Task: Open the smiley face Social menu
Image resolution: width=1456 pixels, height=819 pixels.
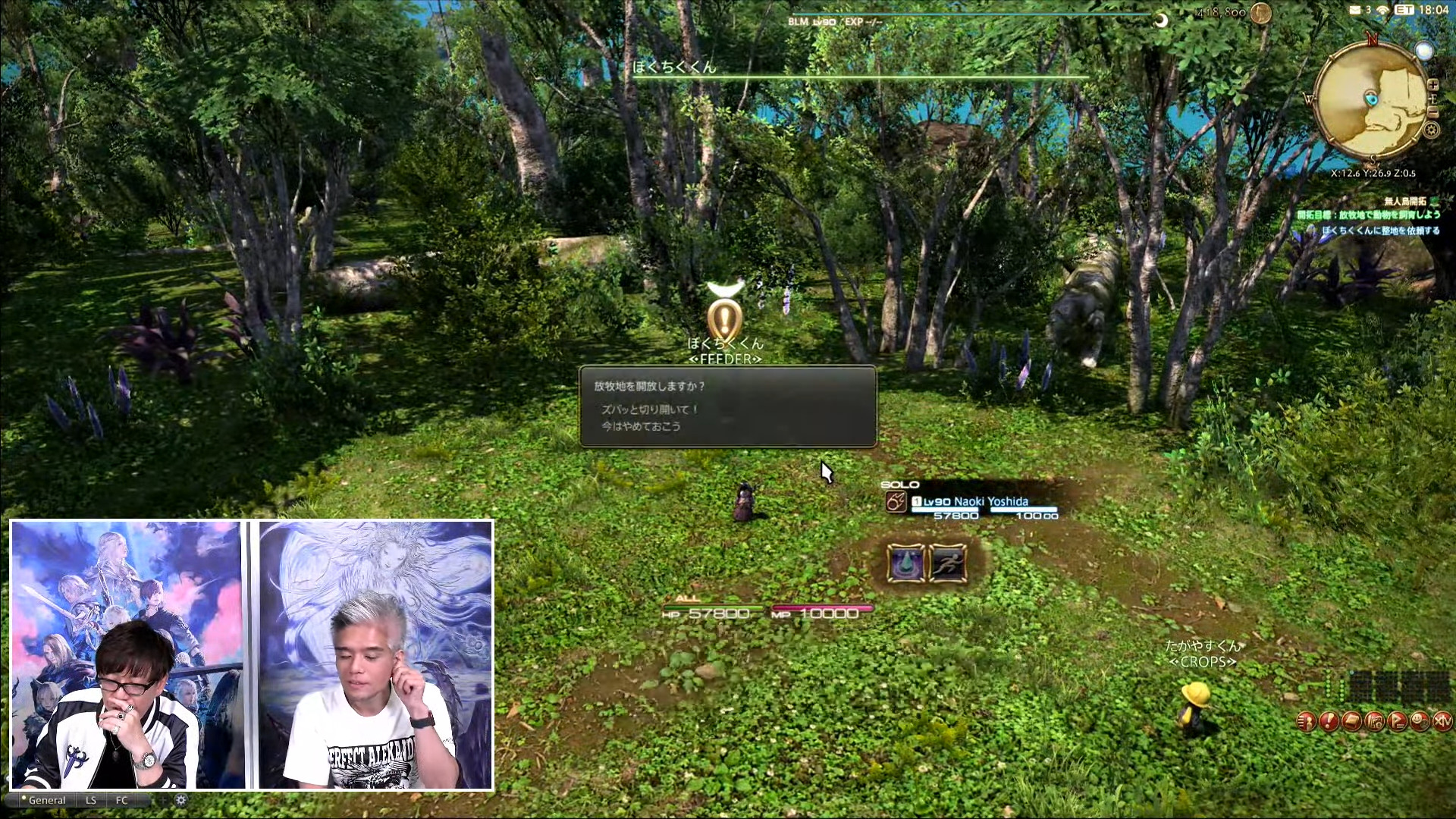Action: (x=1420, y=721)
